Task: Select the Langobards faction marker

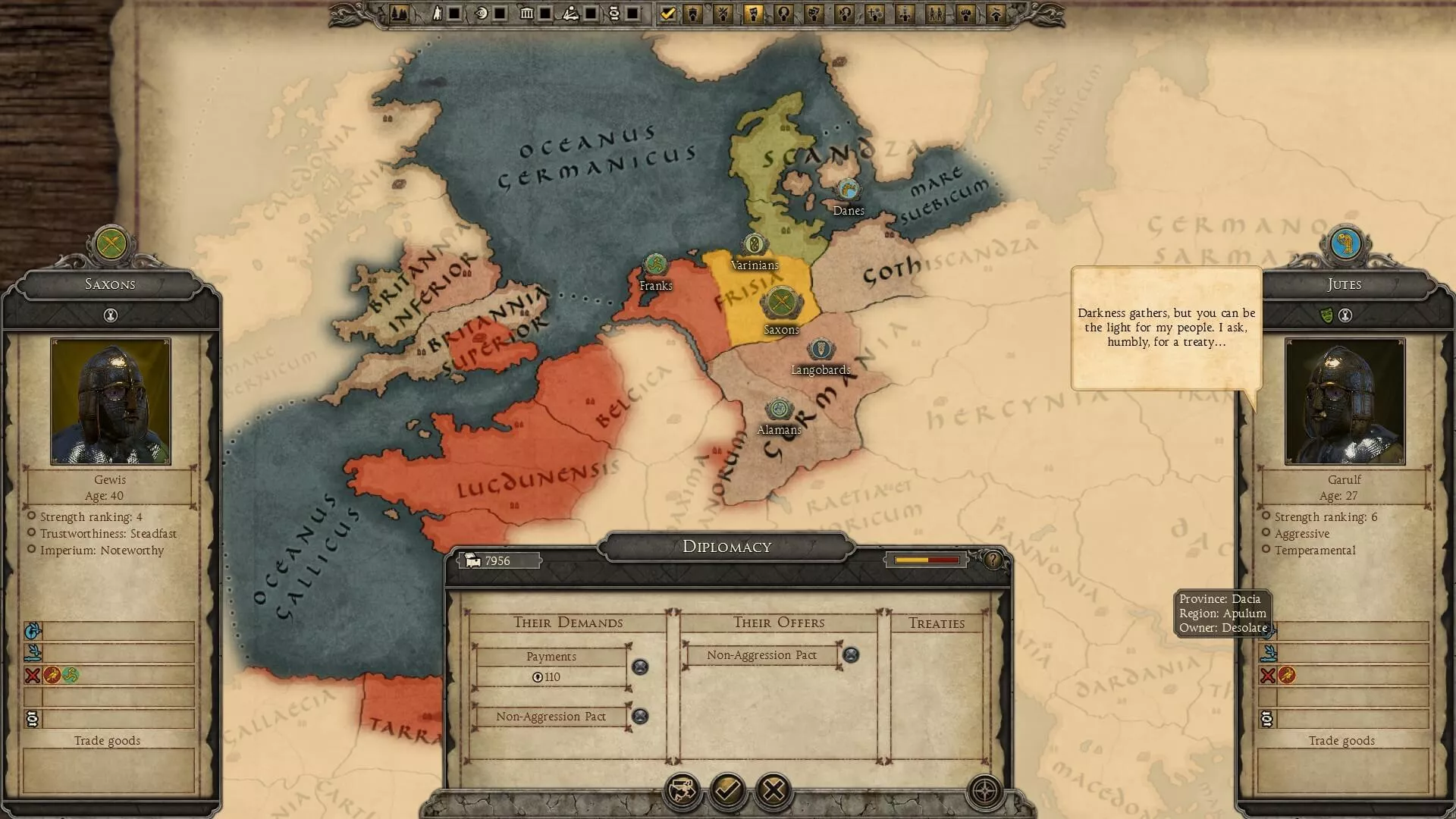Action: pos(821,350)
